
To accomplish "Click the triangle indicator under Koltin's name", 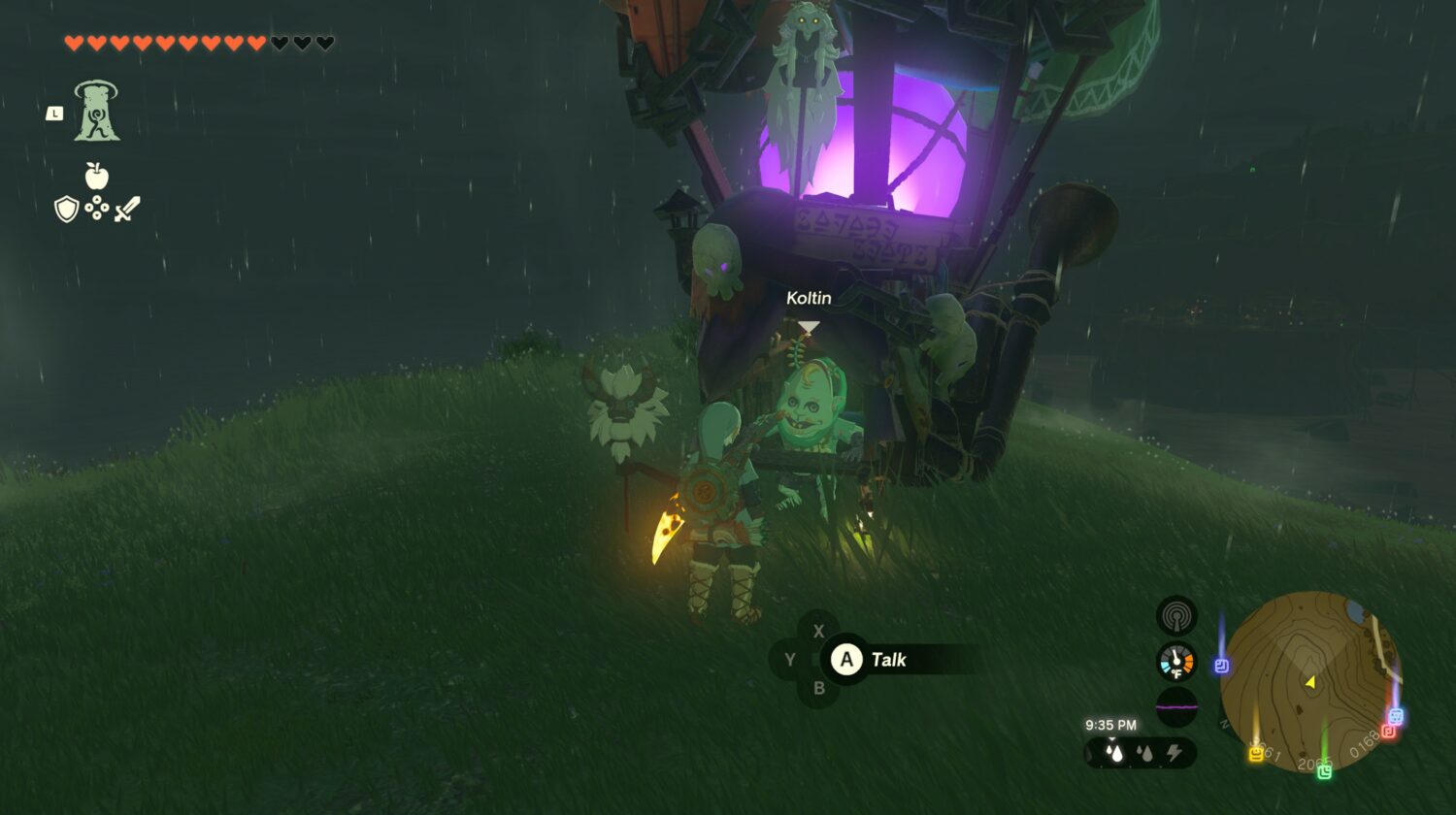I will click(807, 328).
